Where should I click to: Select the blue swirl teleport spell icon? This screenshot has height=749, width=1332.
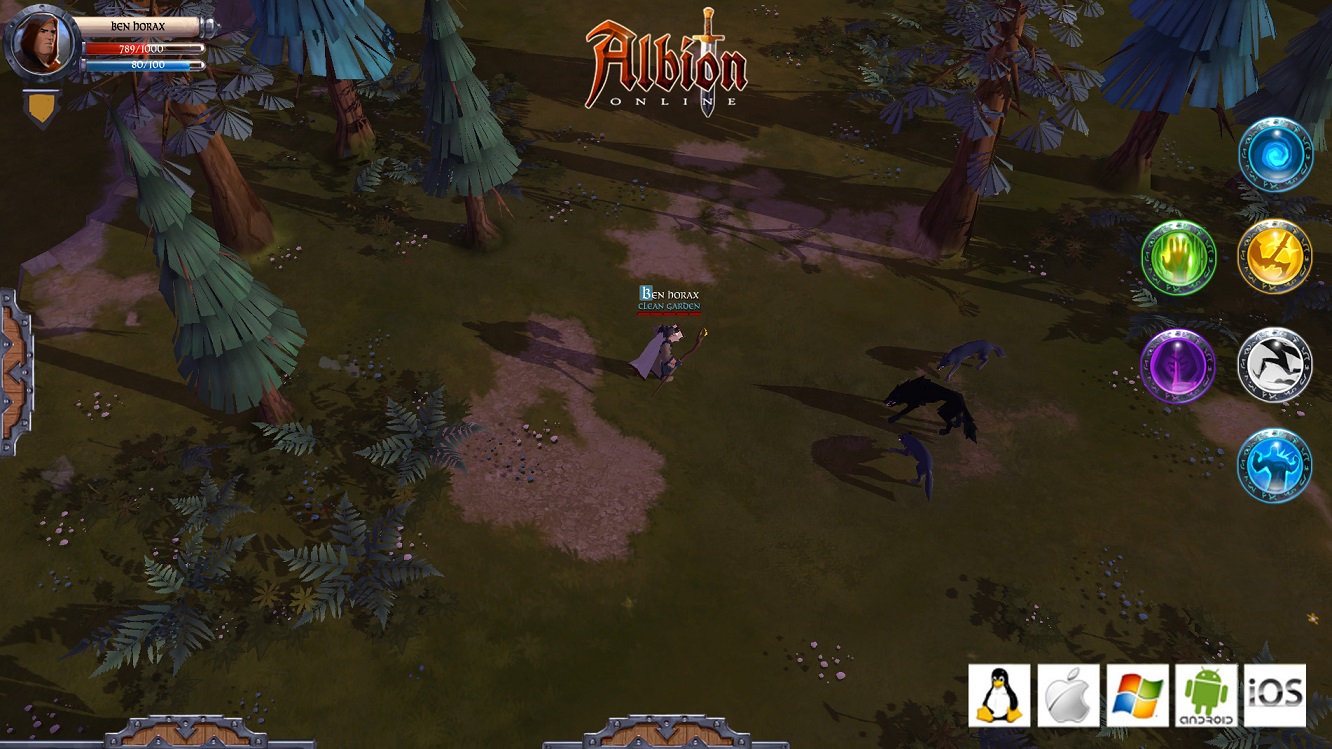click(1273, 156)
